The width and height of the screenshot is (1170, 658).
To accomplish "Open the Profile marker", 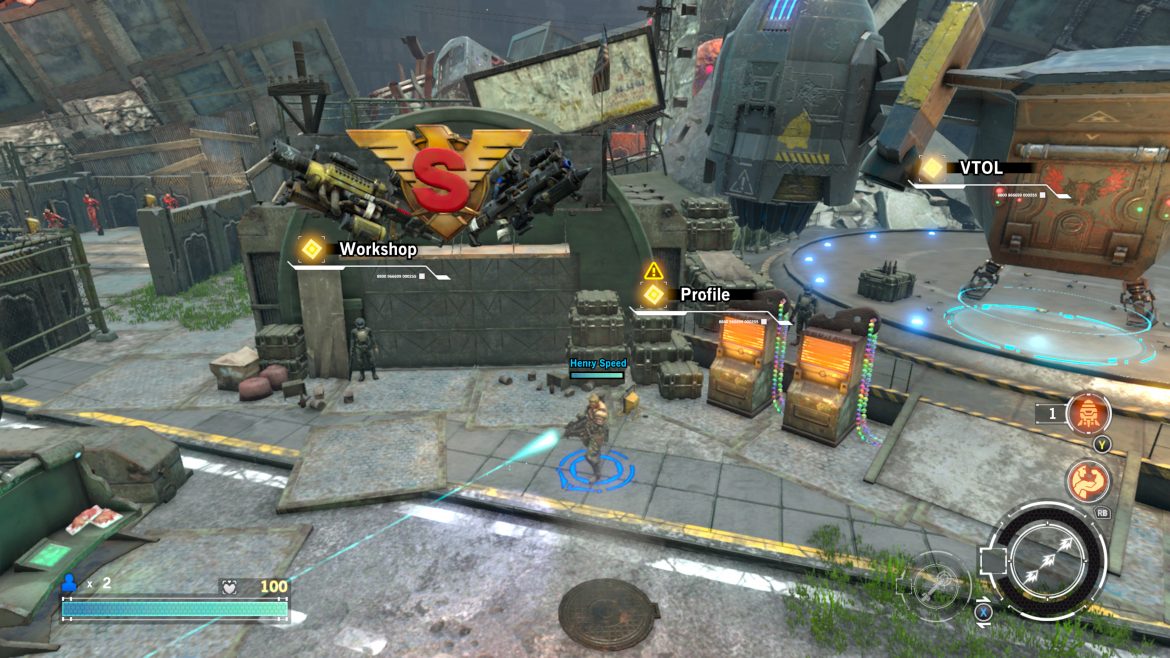I will 654,295.
